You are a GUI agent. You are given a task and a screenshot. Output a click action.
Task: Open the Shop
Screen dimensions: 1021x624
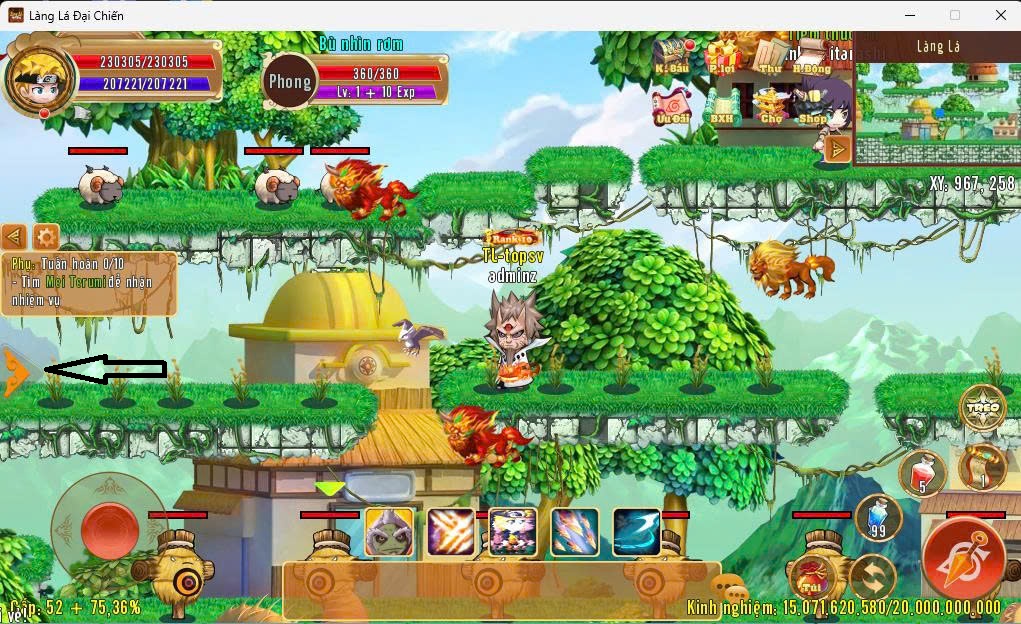812,104
